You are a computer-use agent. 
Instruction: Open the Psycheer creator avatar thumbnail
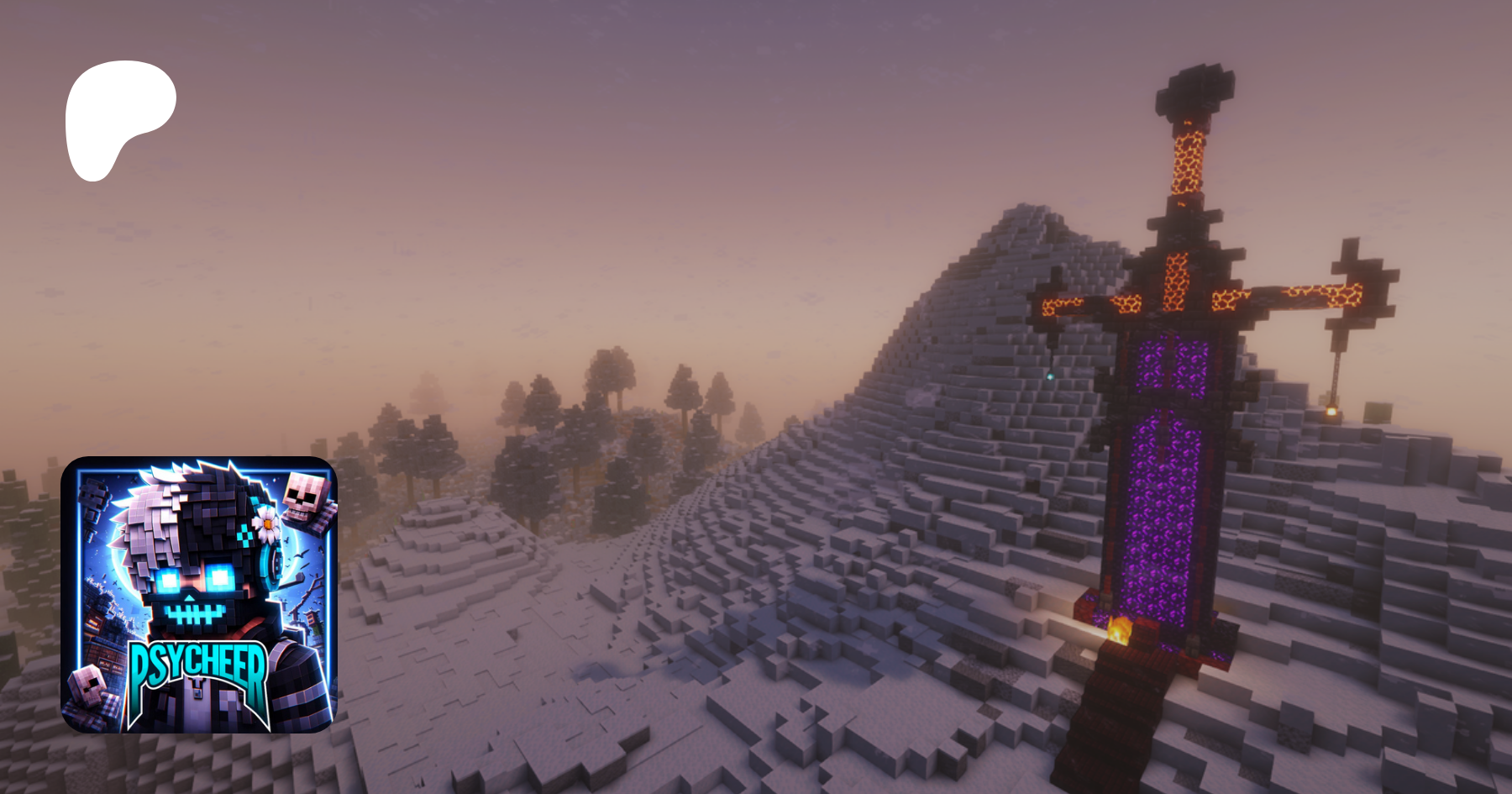pyautogui.click(x=199, y=594)
